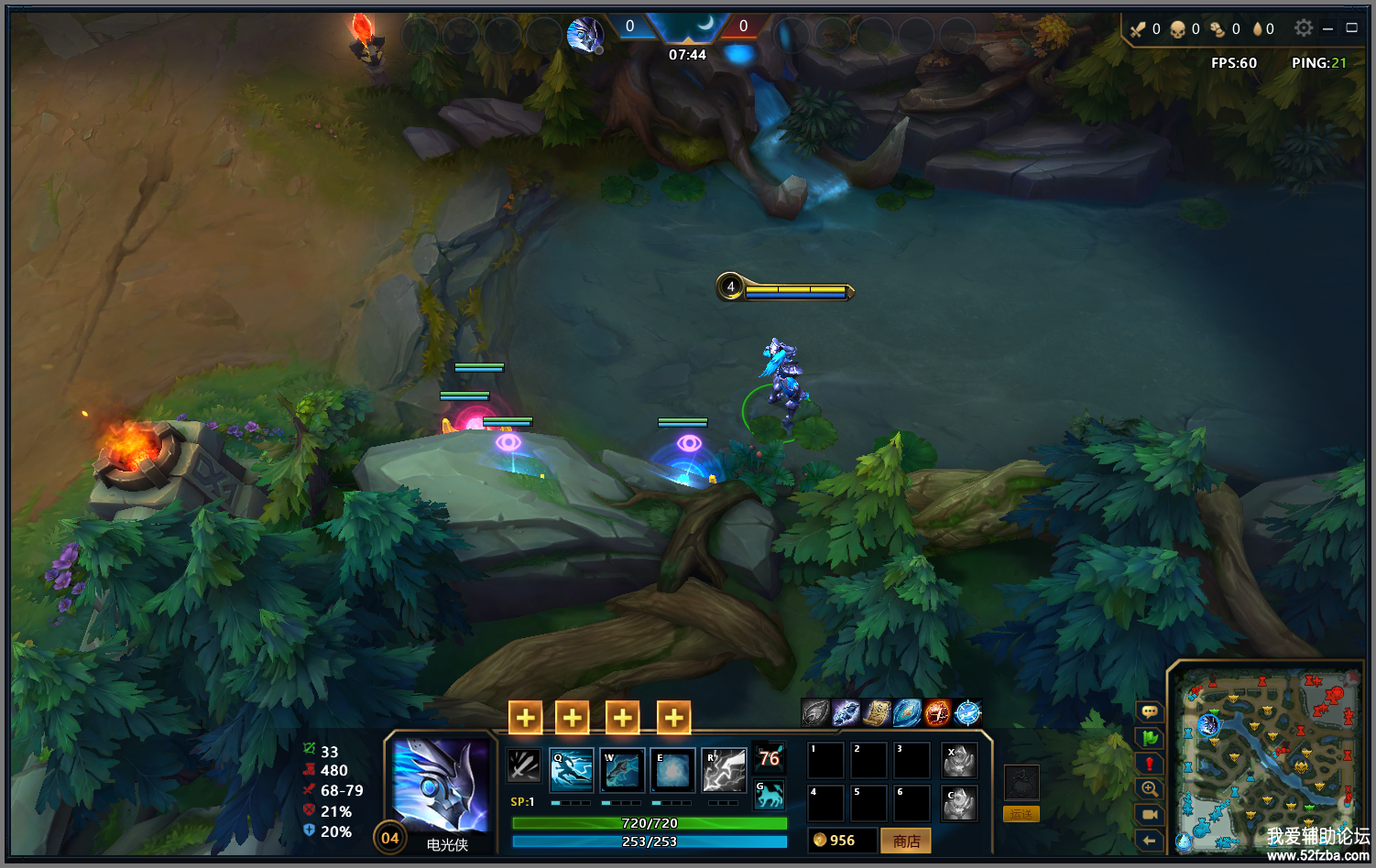This screenshot has height=868, width=1376.
Task: Click the 运送 delivery button
Action: [x=1021, y=814]
